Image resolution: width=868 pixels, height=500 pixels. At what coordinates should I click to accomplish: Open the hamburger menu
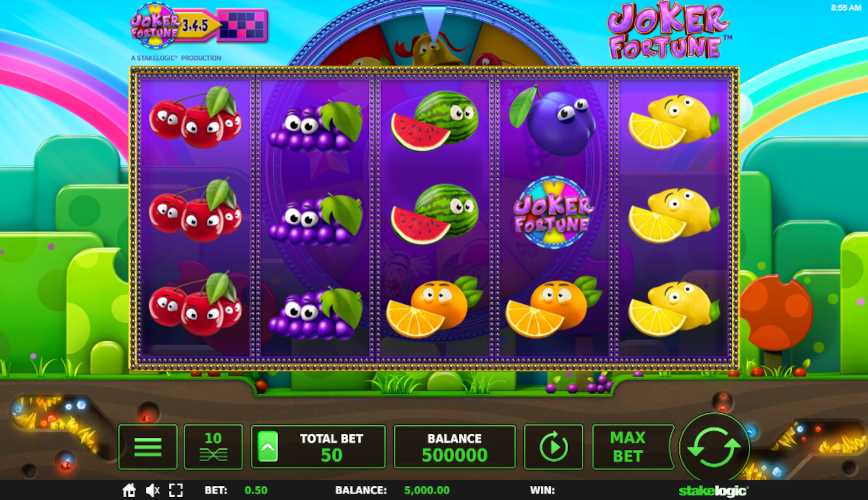pyautogui.click(x=147, y=447)
